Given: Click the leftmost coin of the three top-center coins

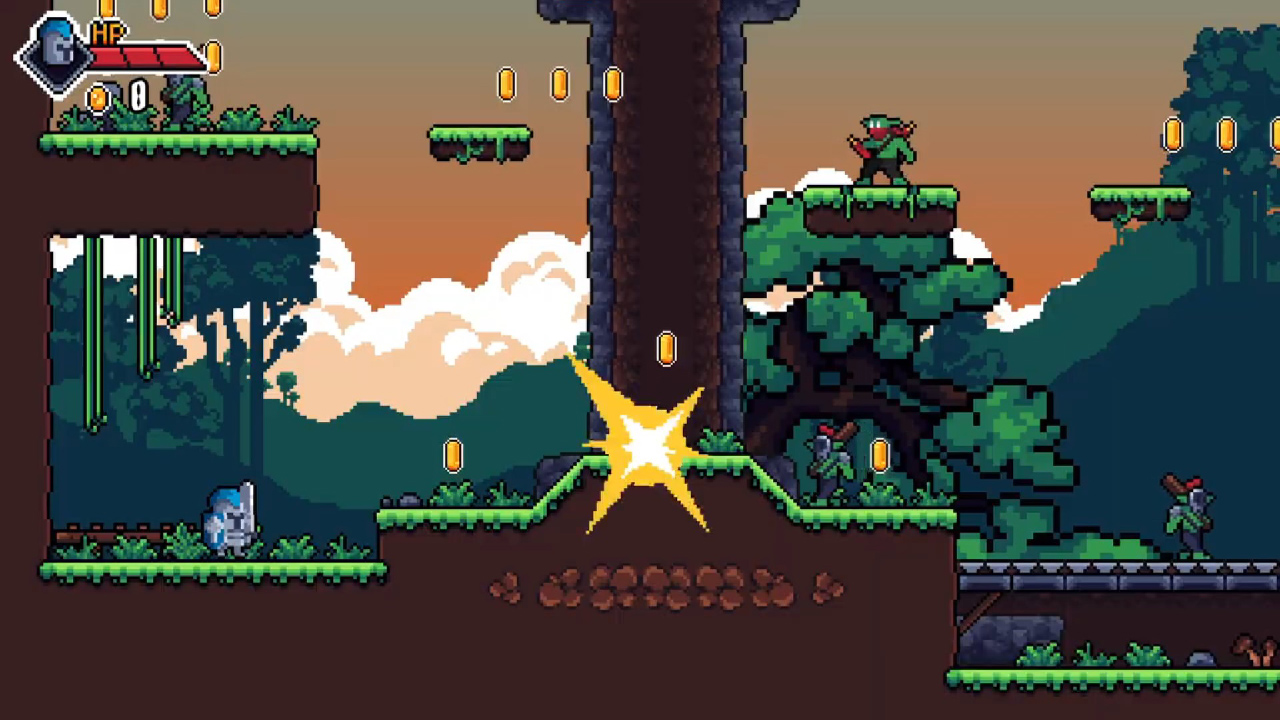Looking at the screenshot, I should pos(507,84).
